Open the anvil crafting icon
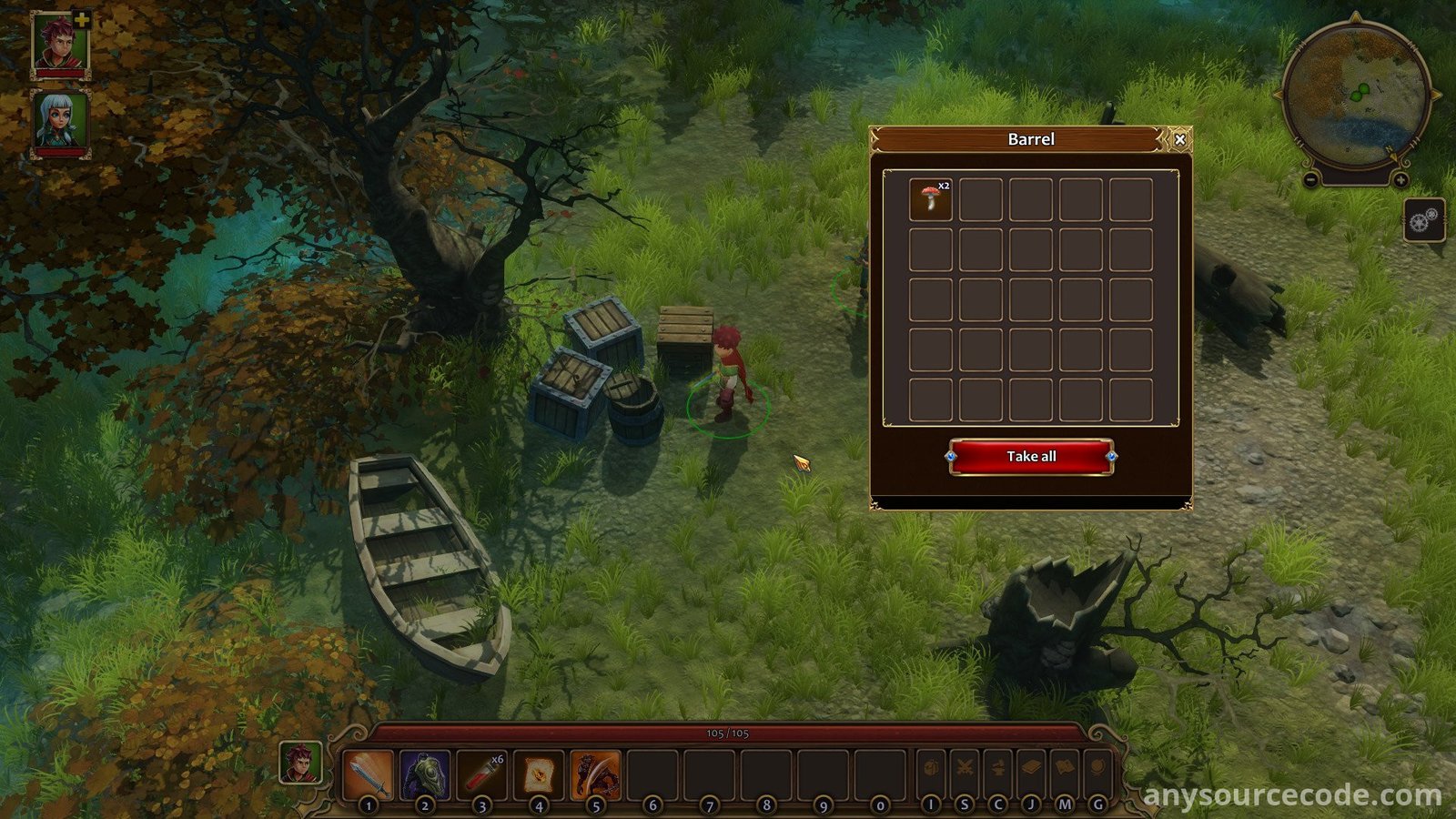Viewport: 1456px width, 819px height. click(998, 769)
